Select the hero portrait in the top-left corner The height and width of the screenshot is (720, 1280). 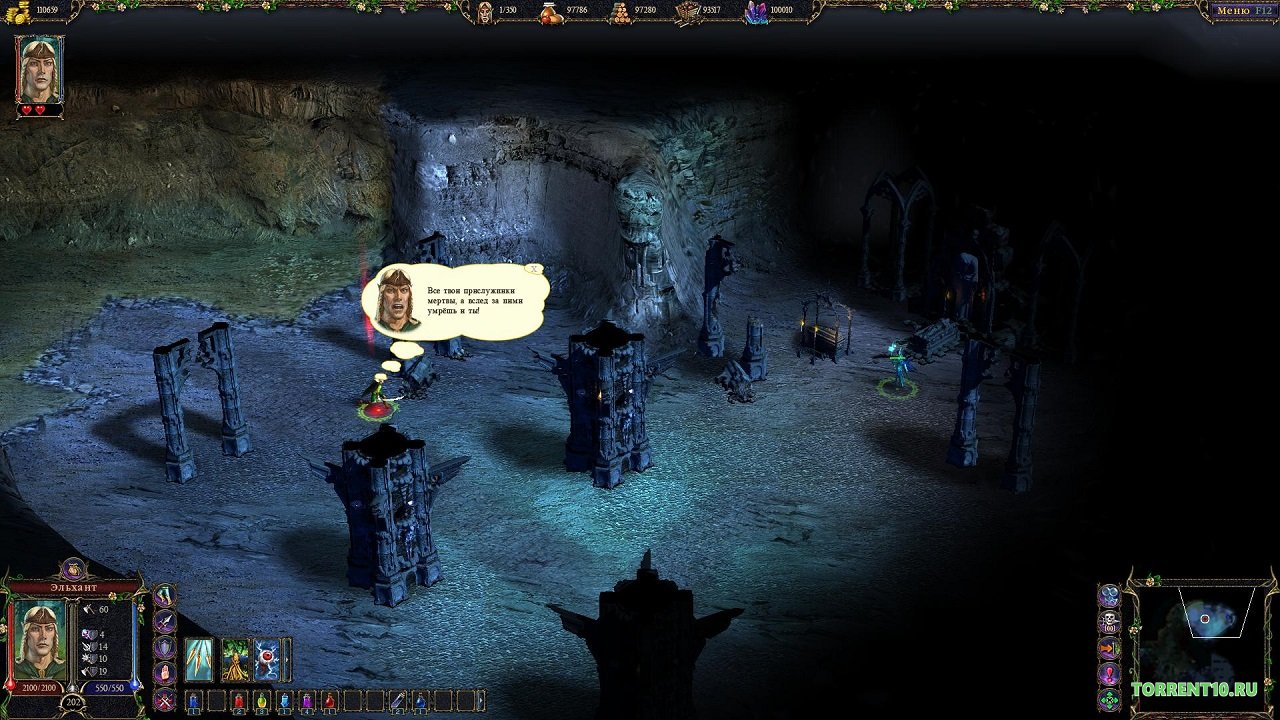tap(40, 70)
